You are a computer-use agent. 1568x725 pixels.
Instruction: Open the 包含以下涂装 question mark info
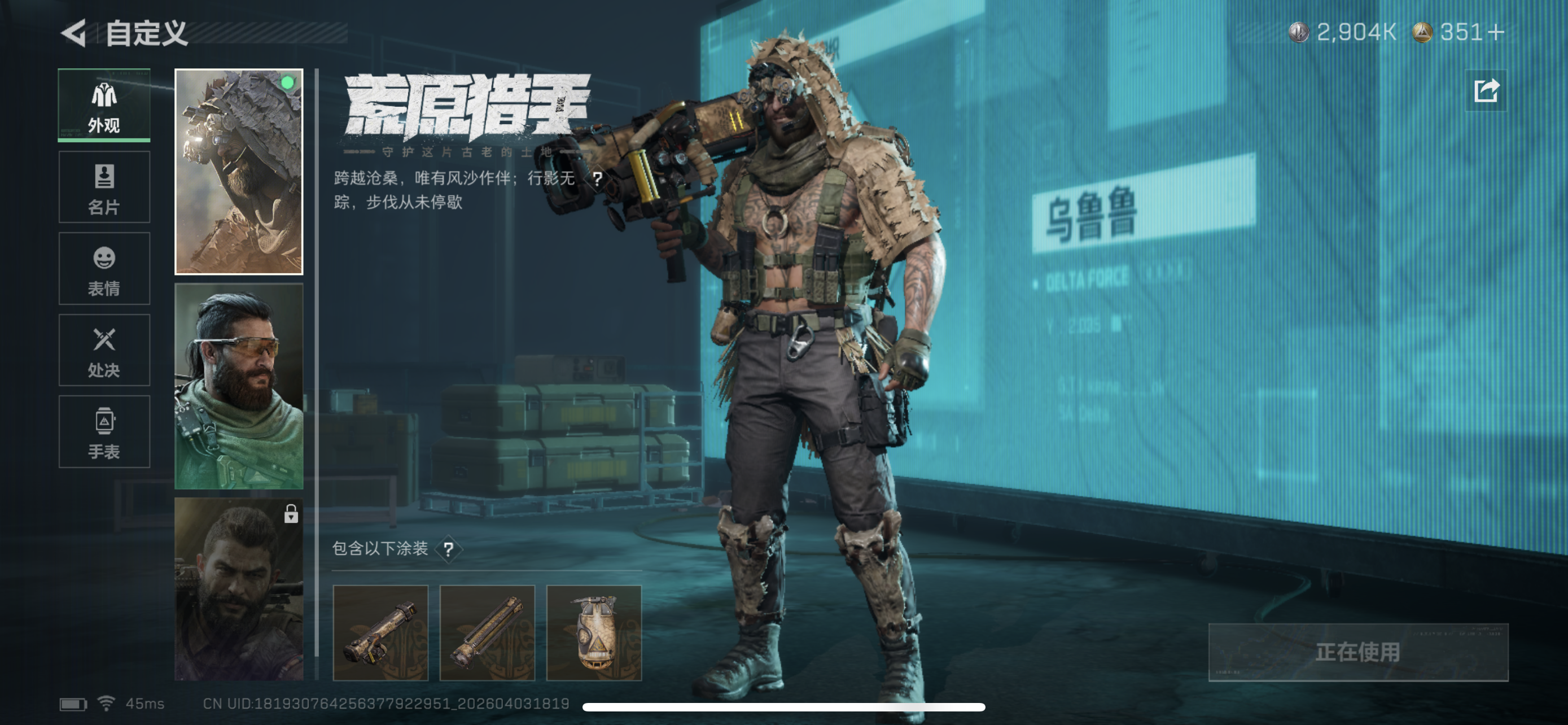449,550
